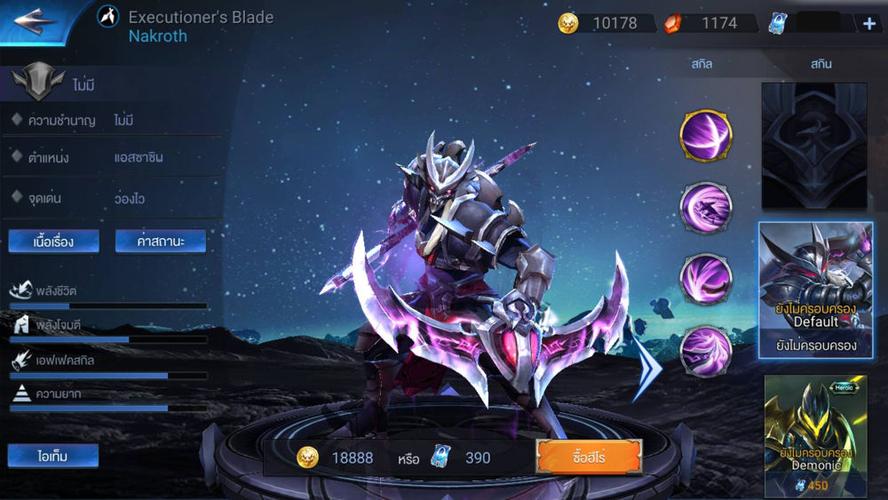
Task: Select the fourth purple skill icon
Action: pos(706,351)
